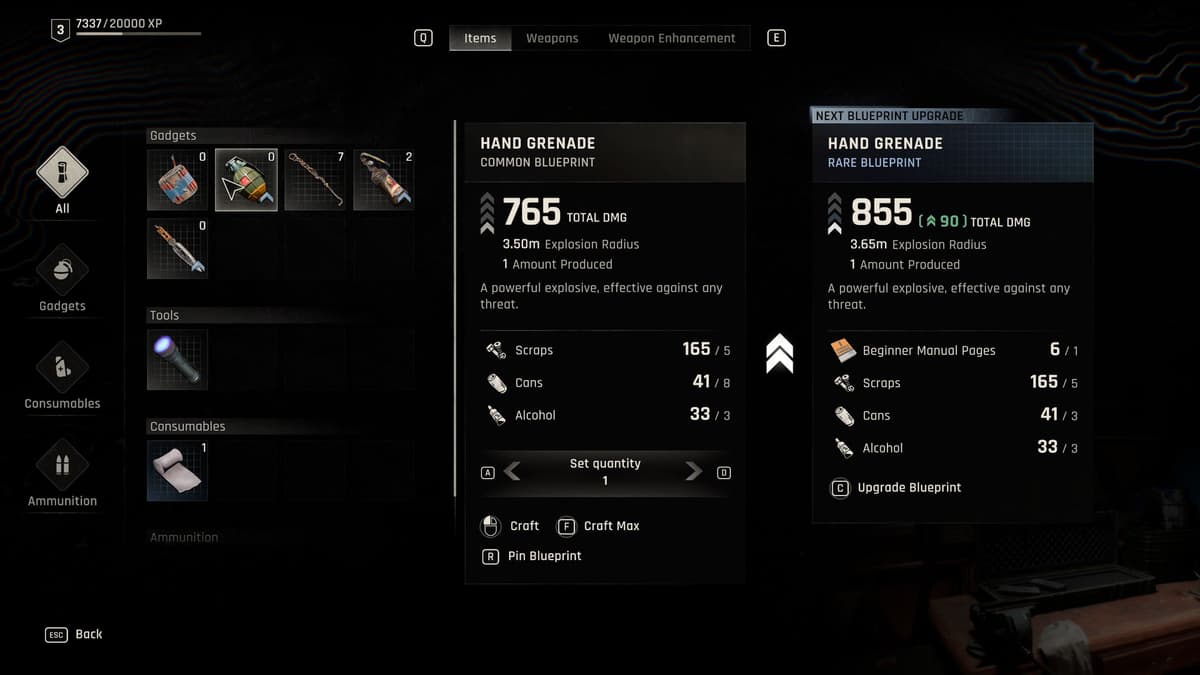The width and height of the screenshot is (1200, 675).
Task: Select the red and blue explosive gadget
Action: click(x=177, y=180)
